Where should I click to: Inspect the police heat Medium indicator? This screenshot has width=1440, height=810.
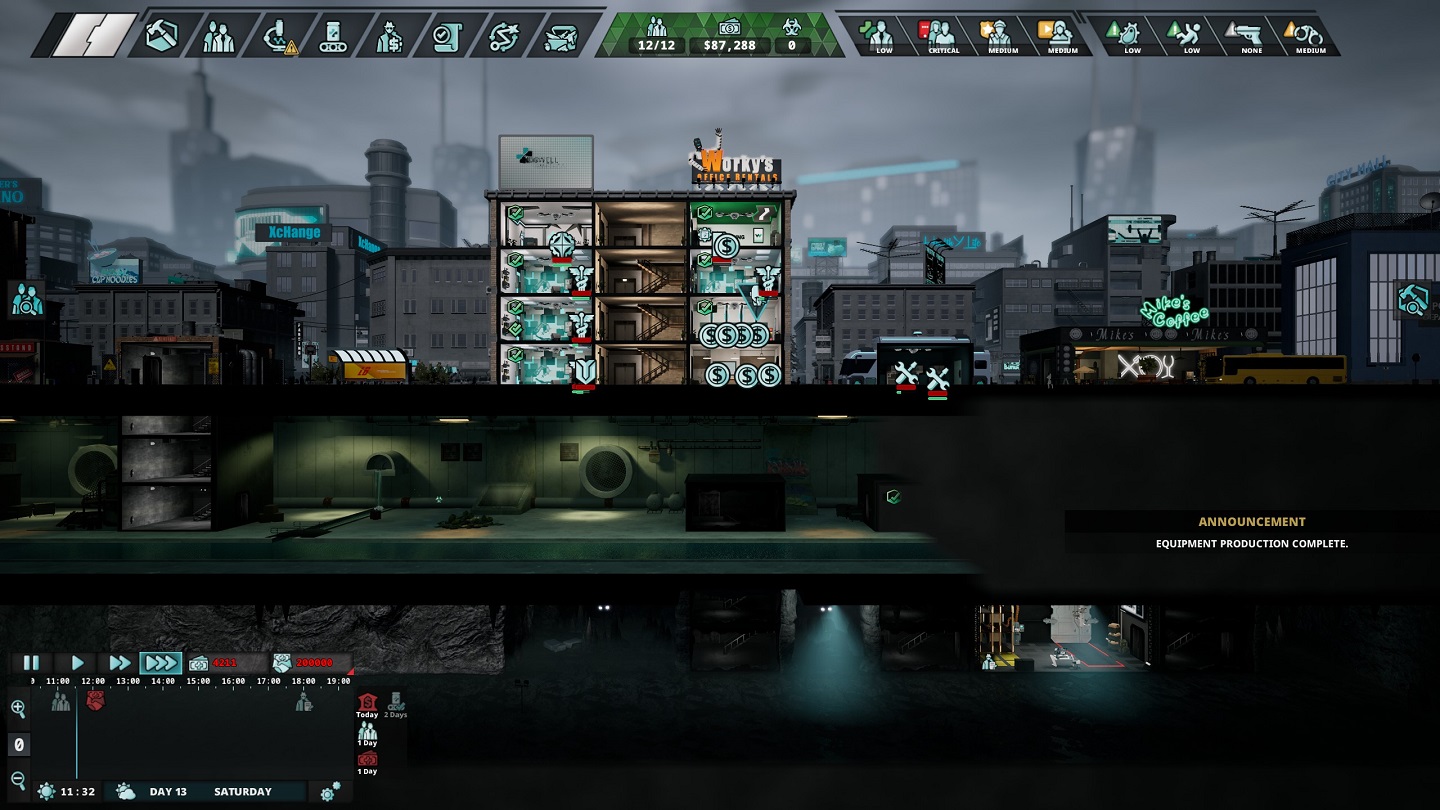tap(1002, 36)
